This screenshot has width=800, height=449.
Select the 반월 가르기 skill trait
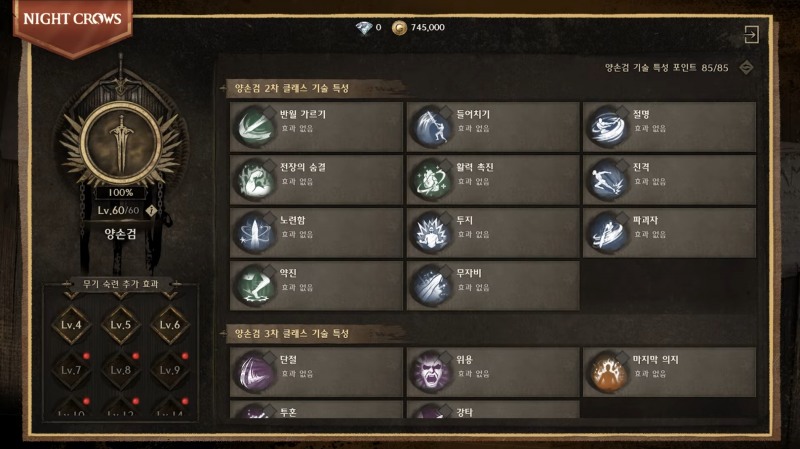pyautogui.click(x=315, y=126)
